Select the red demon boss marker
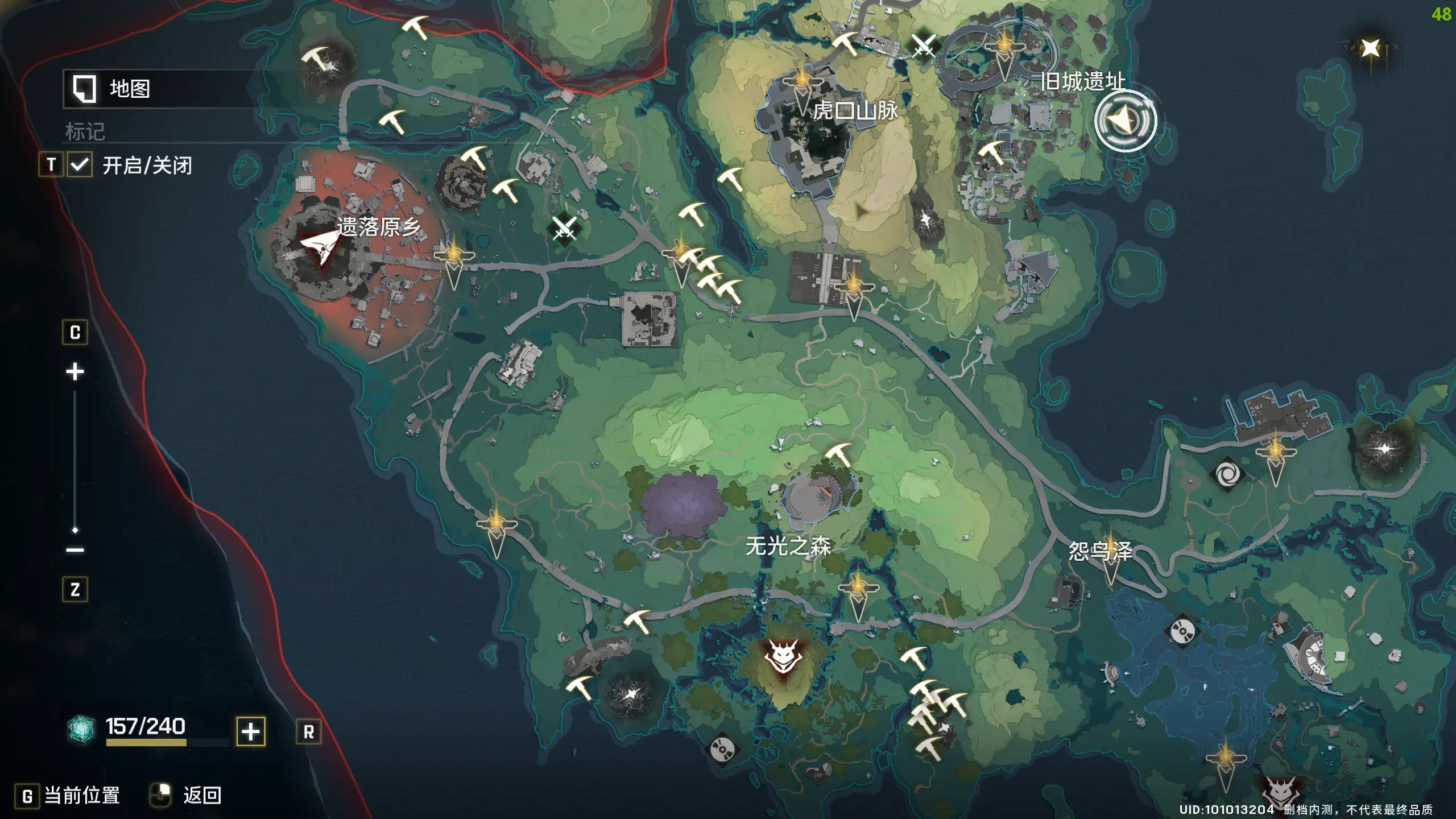The width and height of the screenshot is (1456, 819). pyautogui.click(x=783, y=657)
